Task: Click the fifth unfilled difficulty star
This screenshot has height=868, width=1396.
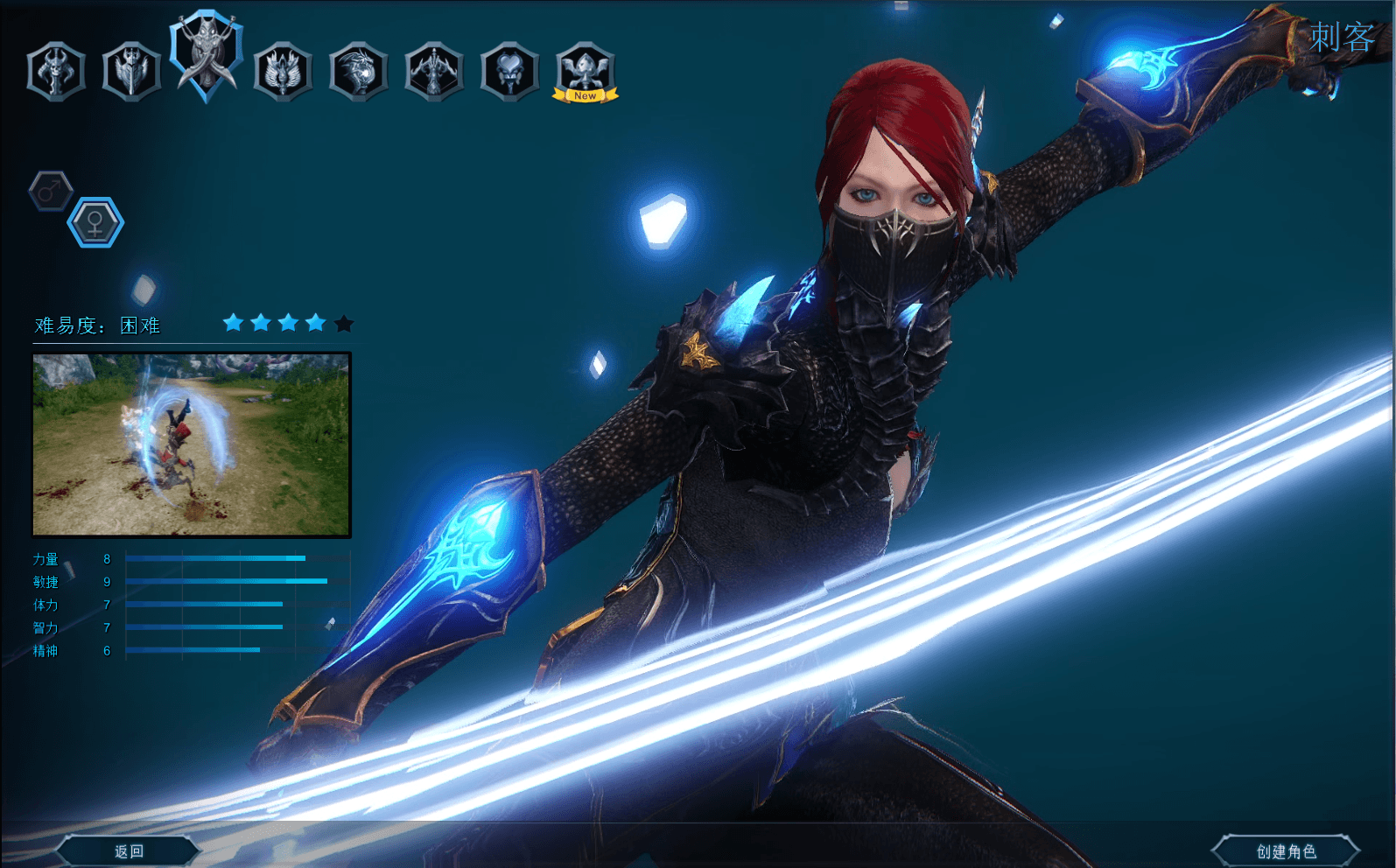Action: pyautogui.click(x=343, y=323)
